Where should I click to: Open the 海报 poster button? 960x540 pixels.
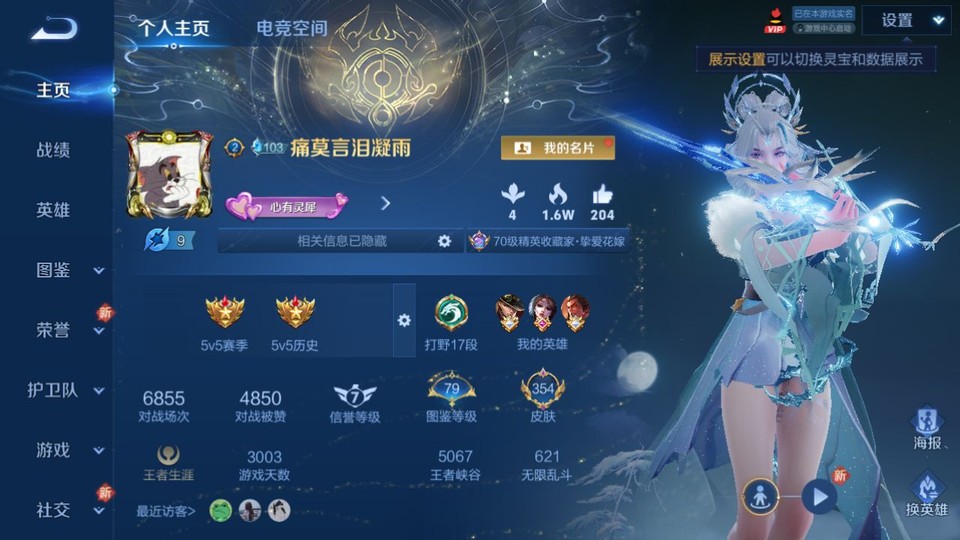[926, 428]
